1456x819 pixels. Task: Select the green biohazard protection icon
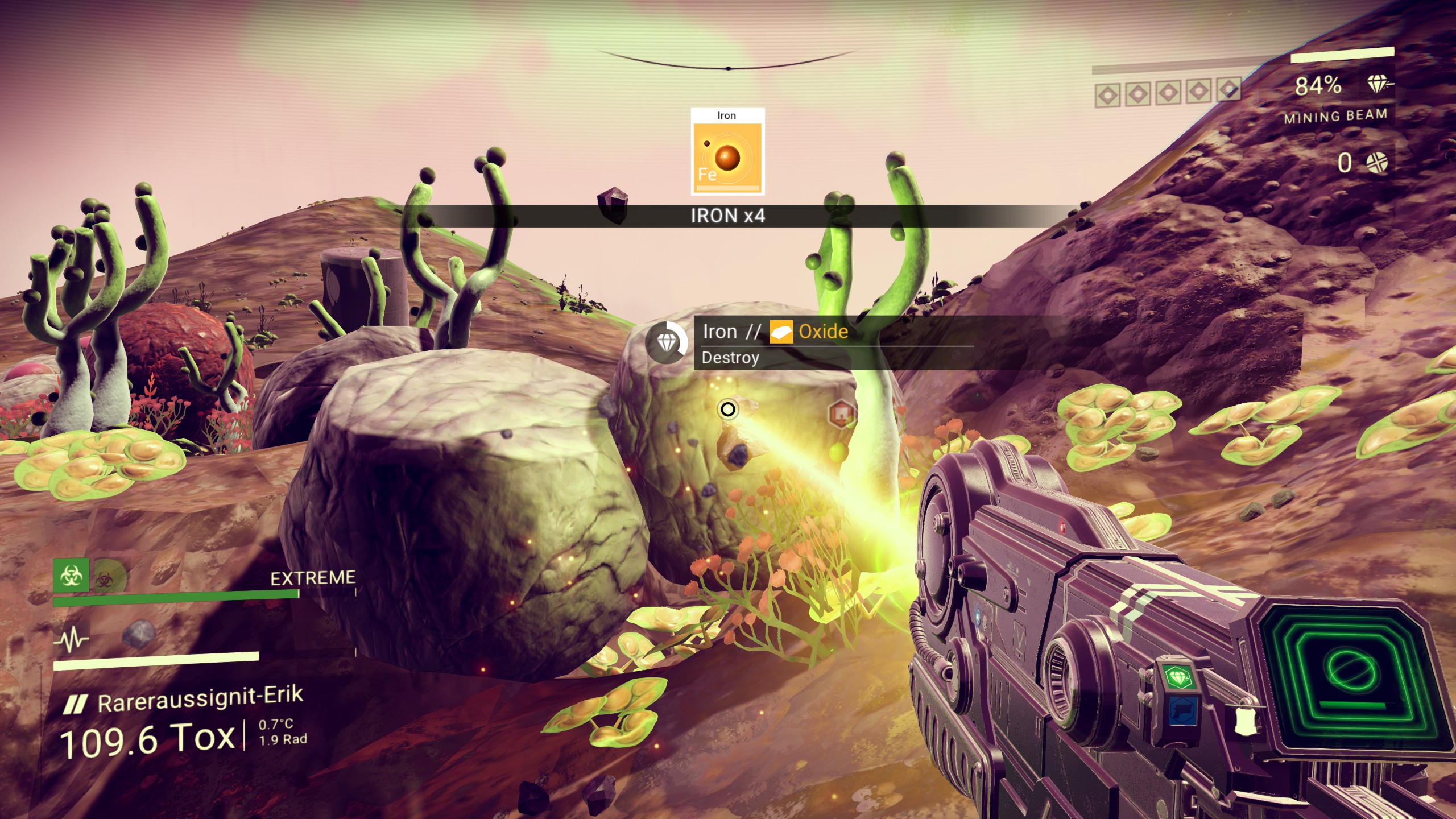(71, 576)
